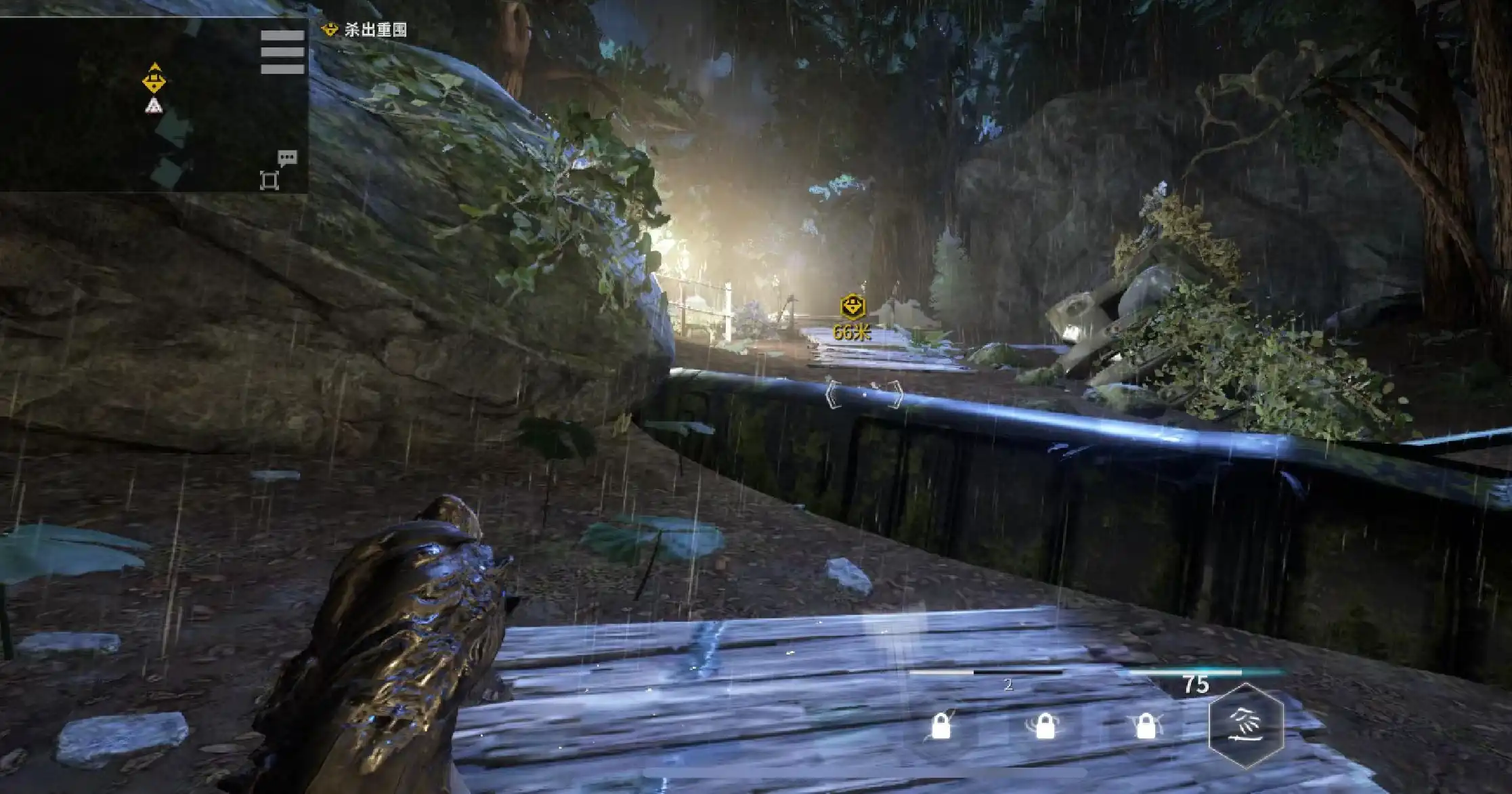Open the chat speech bubble
The image size is (1512, 794).
[287, 159]
